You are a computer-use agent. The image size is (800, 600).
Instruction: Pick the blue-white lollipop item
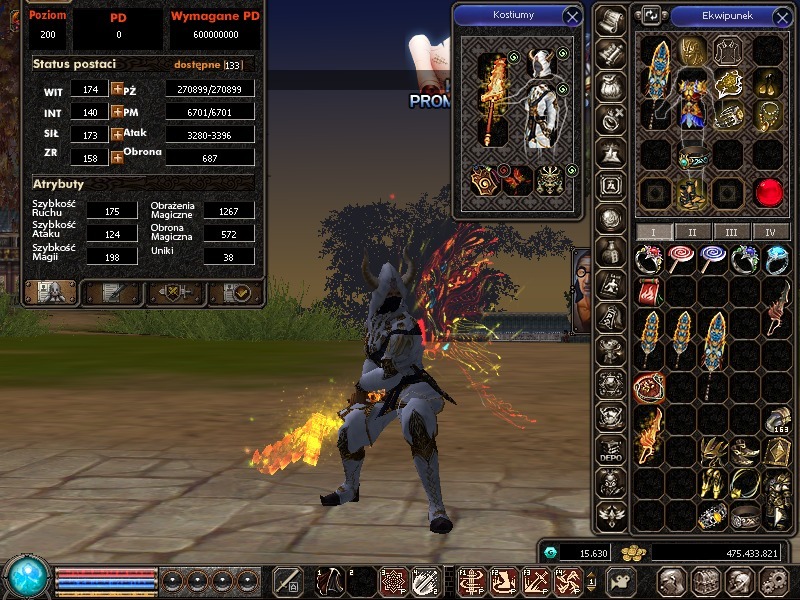(713, 259)
